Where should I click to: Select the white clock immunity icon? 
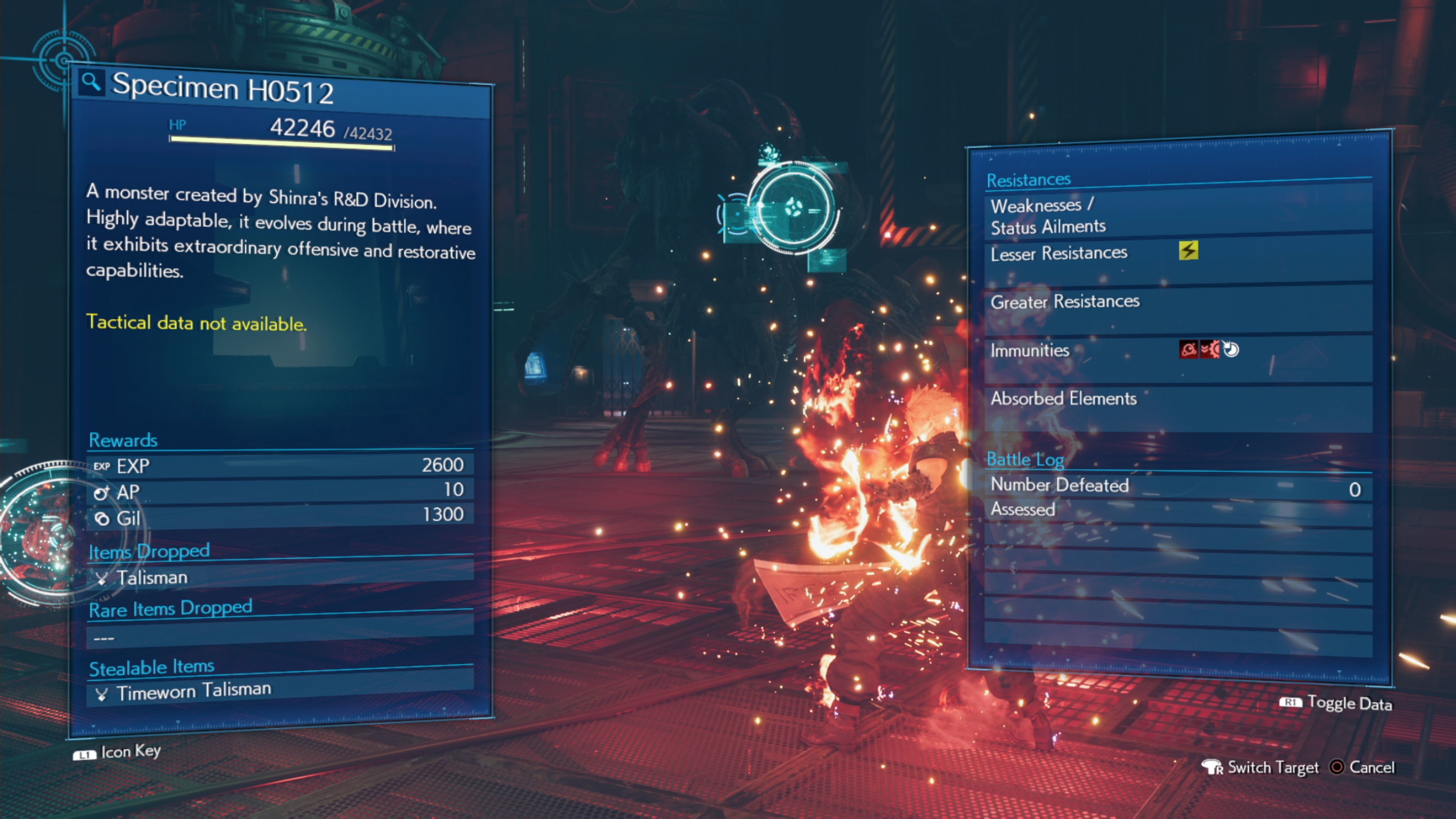click(1231, 349)
